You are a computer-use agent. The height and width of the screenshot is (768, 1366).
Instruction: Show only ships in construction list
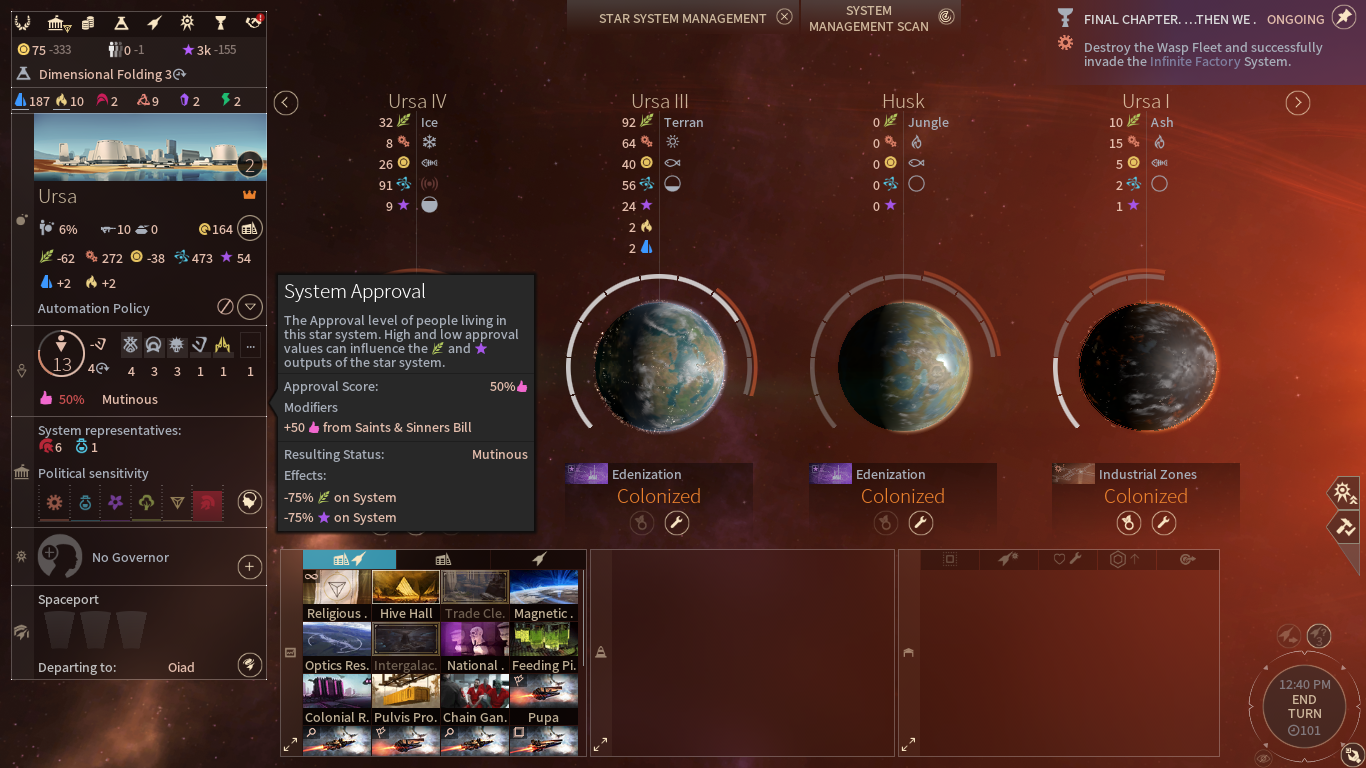[x=537, y=560]
